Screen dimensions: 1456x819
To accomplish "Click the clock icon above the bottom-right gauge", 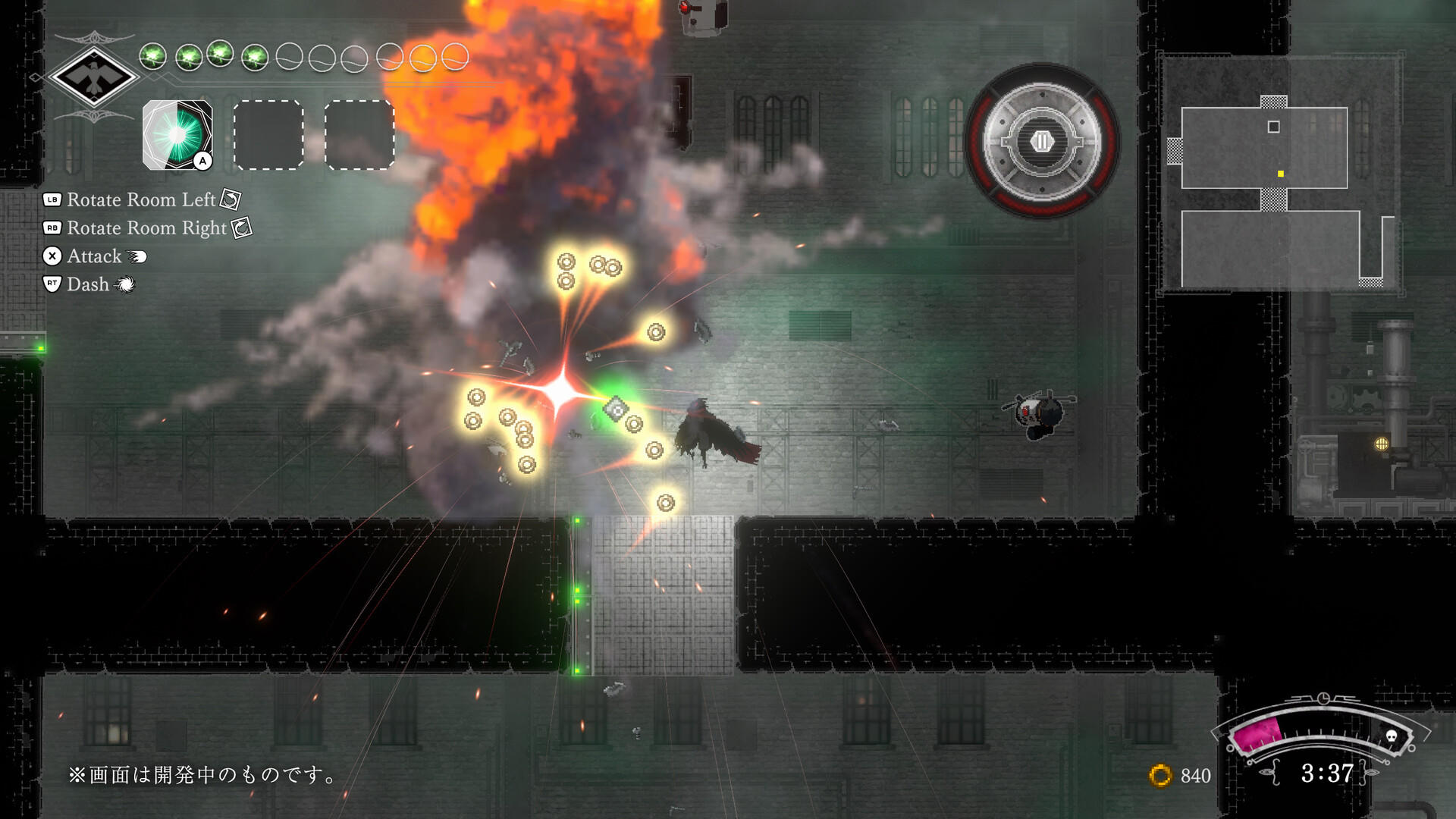I will point(1324,698).
